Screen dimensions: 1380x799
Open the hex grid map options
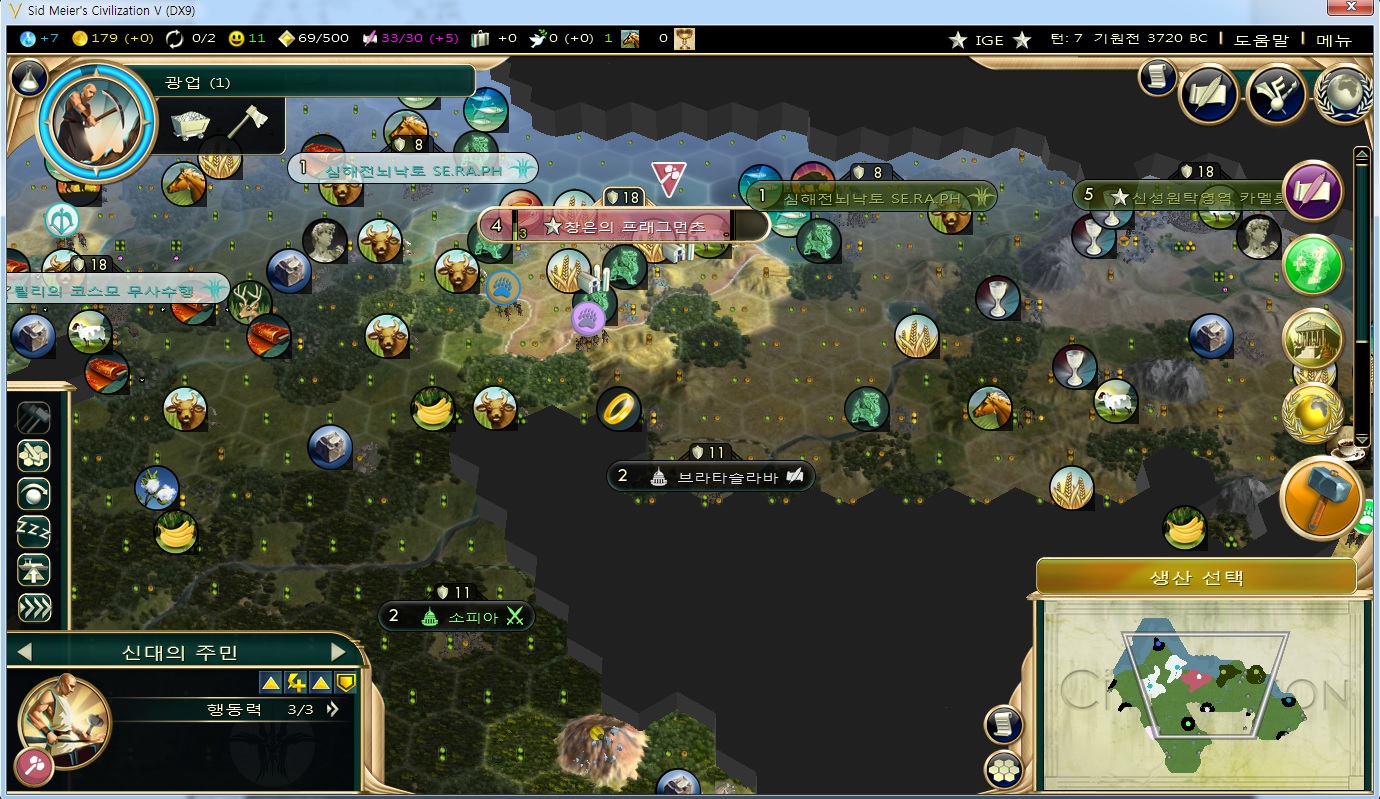(1001, 768)
